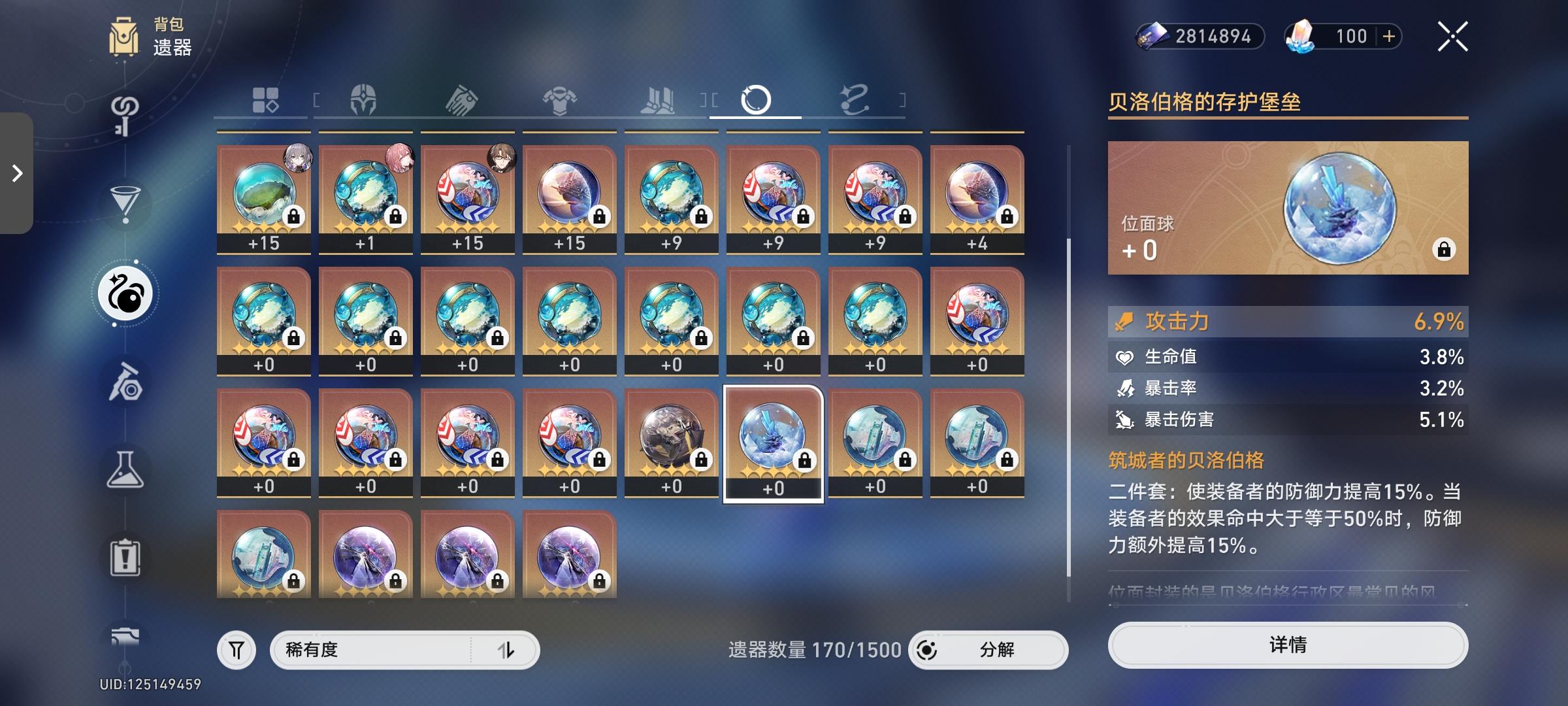The height and width of the screenshot is (706, 1568).
Task: Click the plus beside the 100 crystal count
Action: click(x=1389, y=37)
